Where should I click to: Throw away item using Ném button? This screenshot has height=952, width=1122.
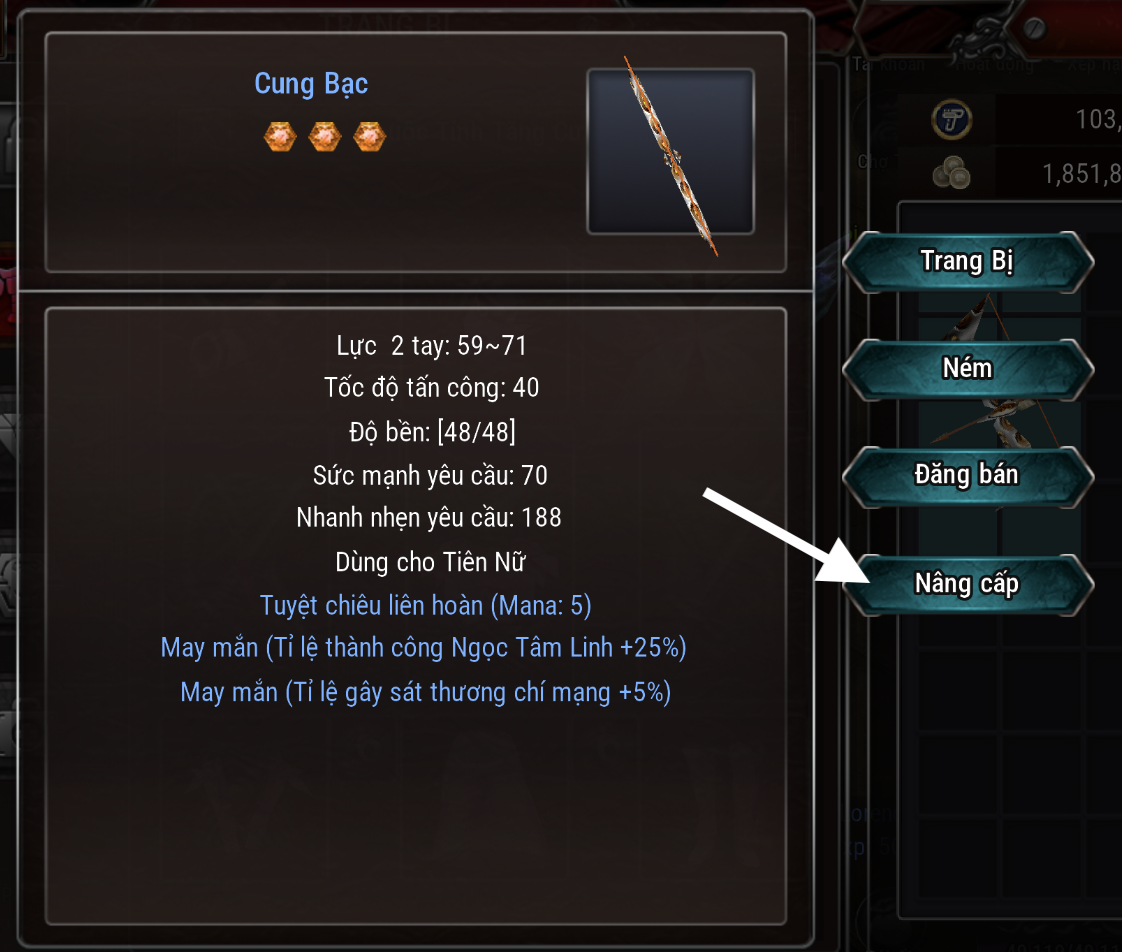tap(967, 369)
